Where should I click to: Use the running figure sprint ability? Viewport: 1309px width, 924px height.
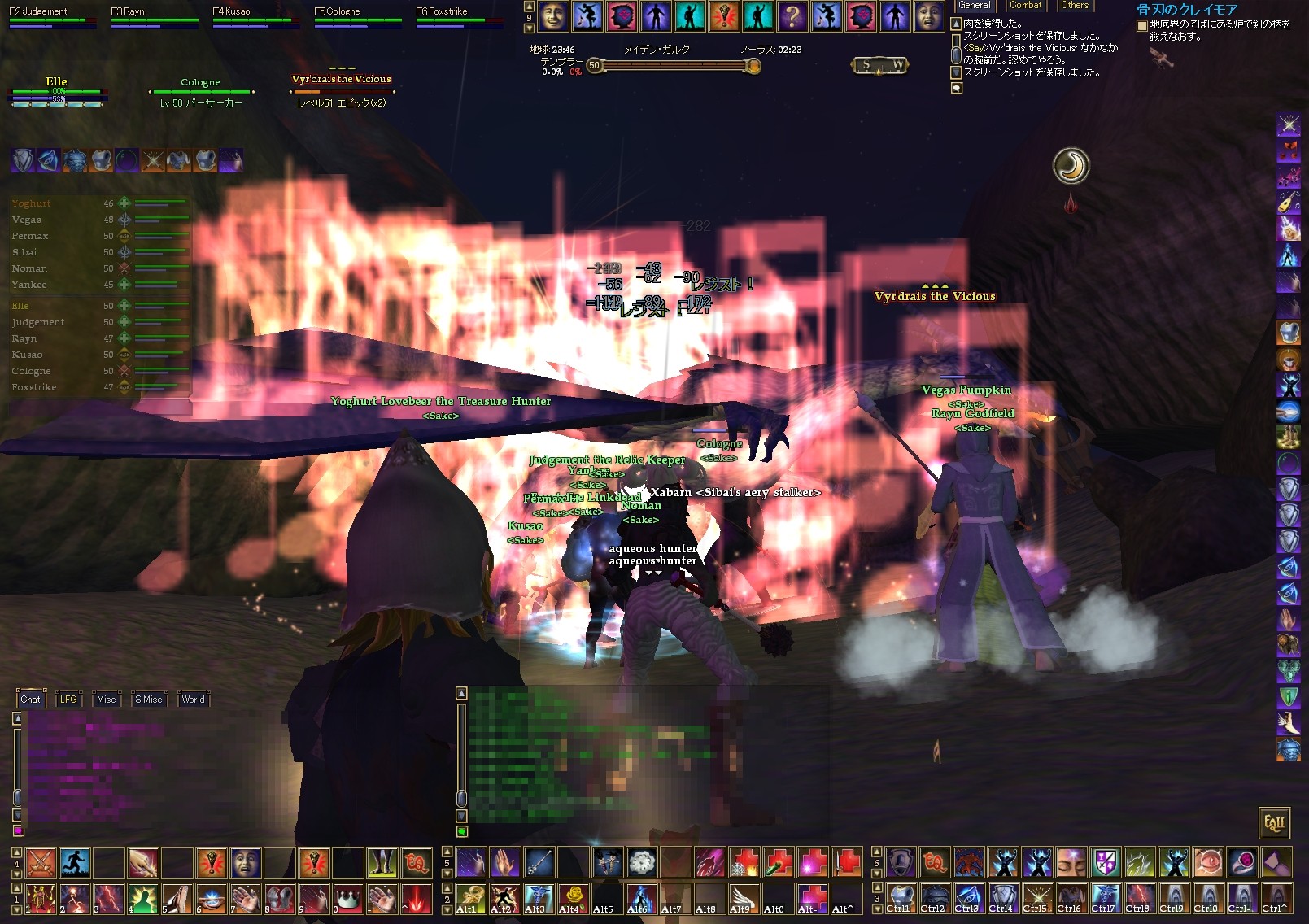(74, 862)
